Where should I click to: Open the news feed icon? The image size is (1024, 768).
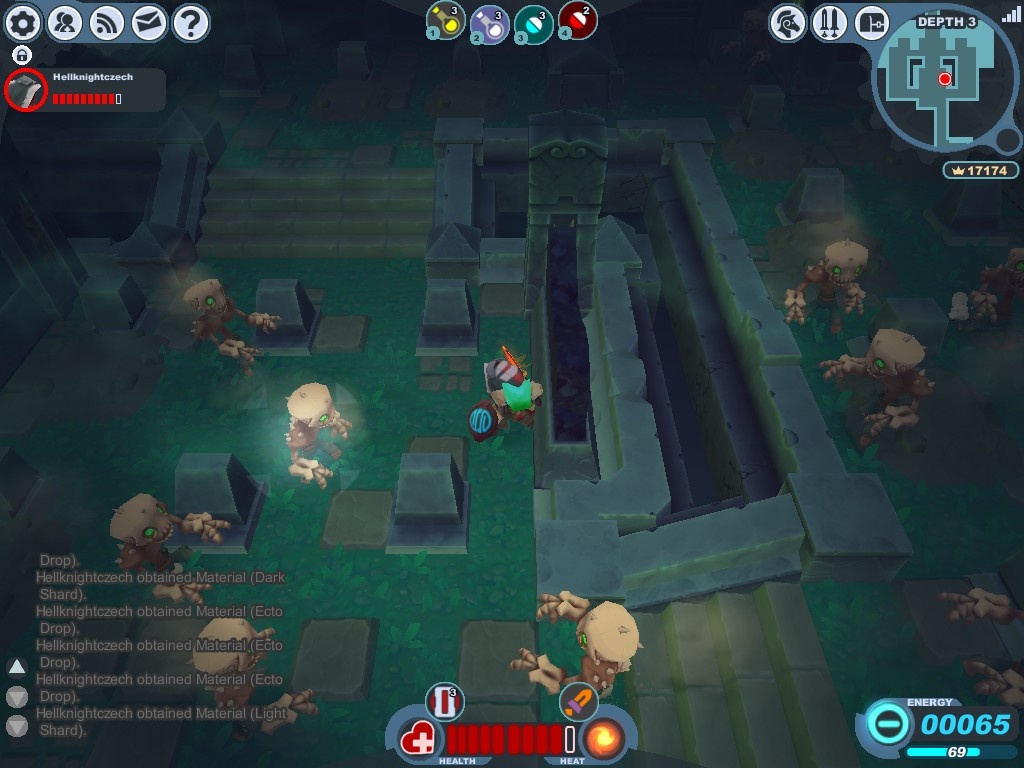pyautogui.click(x=107, y=22)
